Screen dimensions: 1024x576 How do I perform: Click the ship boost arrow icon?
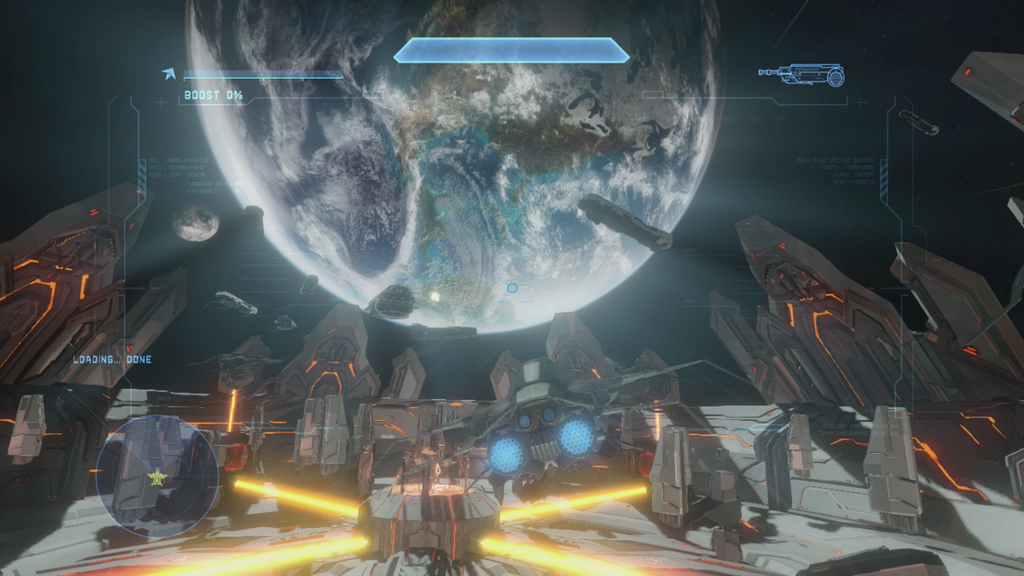(169, 73)
